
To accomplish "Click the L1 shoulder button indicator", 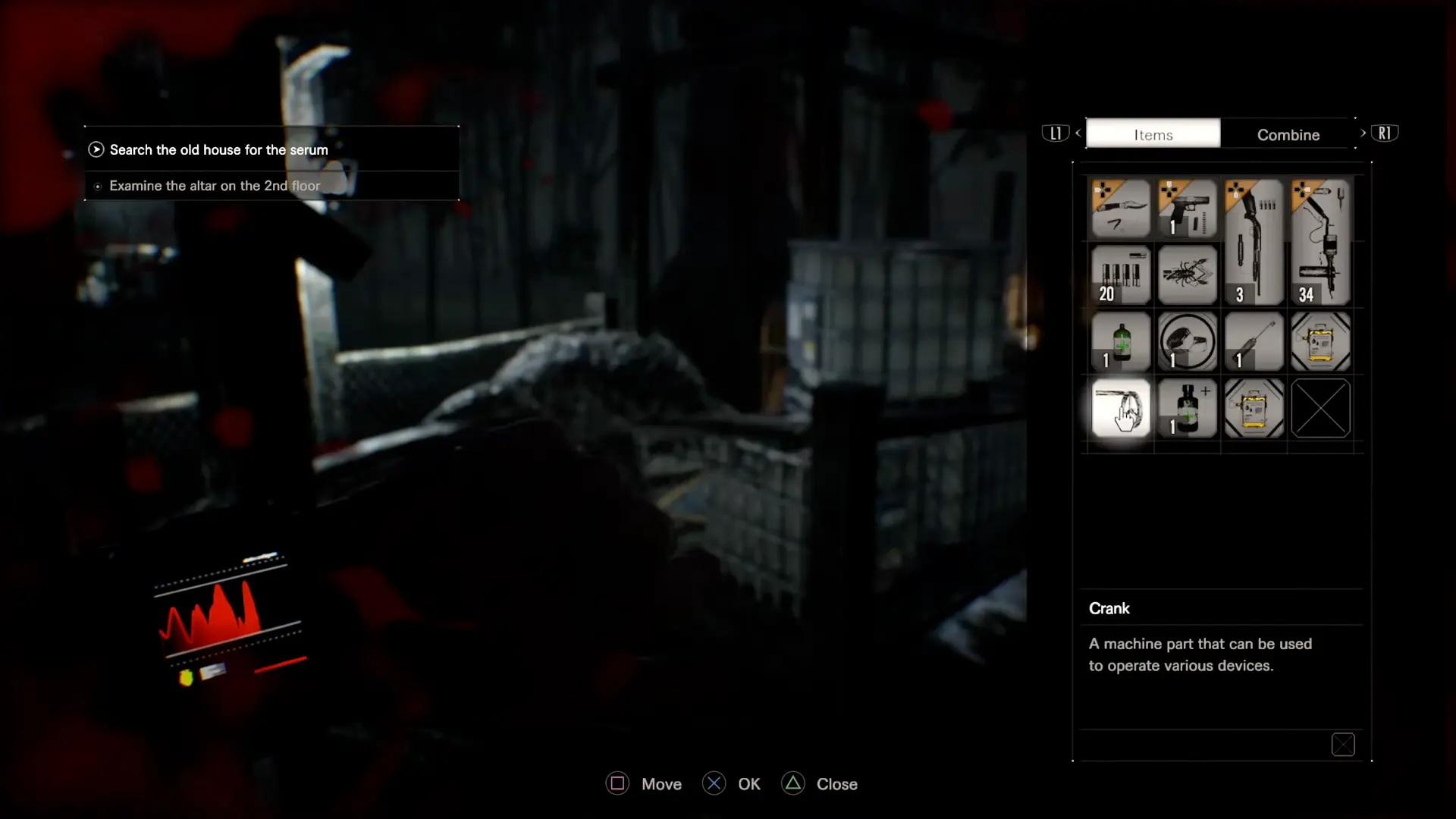I will click(x=1056, y=133).
